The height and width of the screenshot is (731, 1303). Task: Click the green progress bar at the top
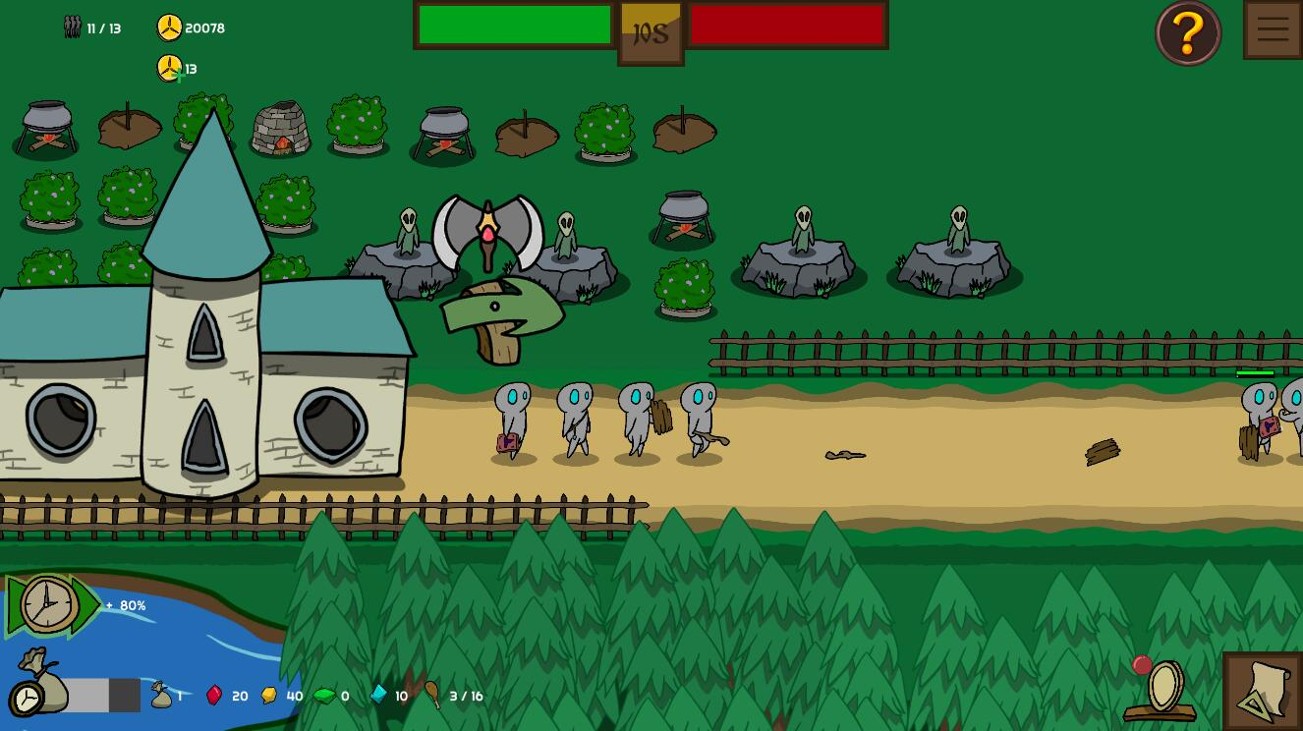coord(512,23)
